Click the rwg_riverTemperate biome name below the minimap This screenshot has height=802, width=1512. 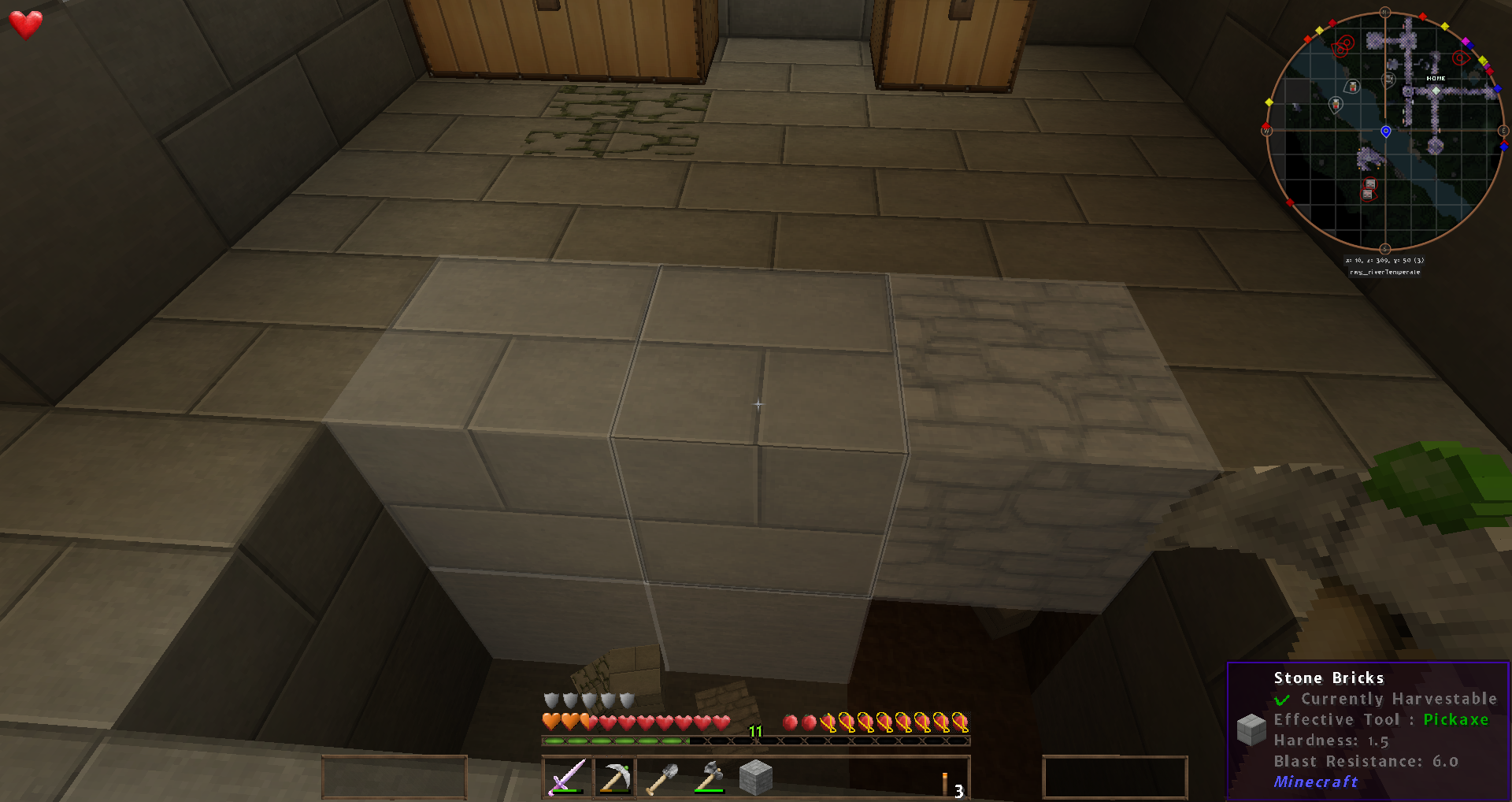1384,271
